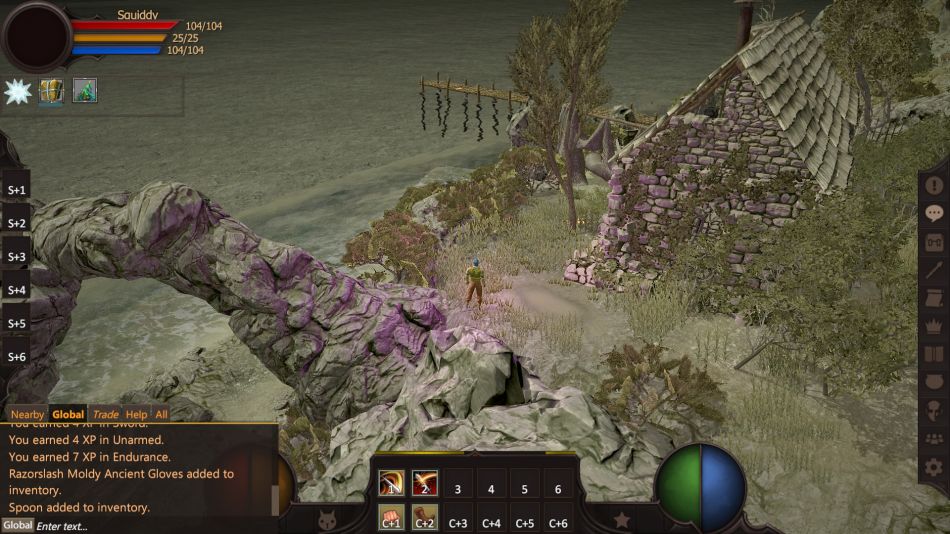Select the green tree status icon
The height and width of the screenshot is (534, 950).
coord(85,91)
